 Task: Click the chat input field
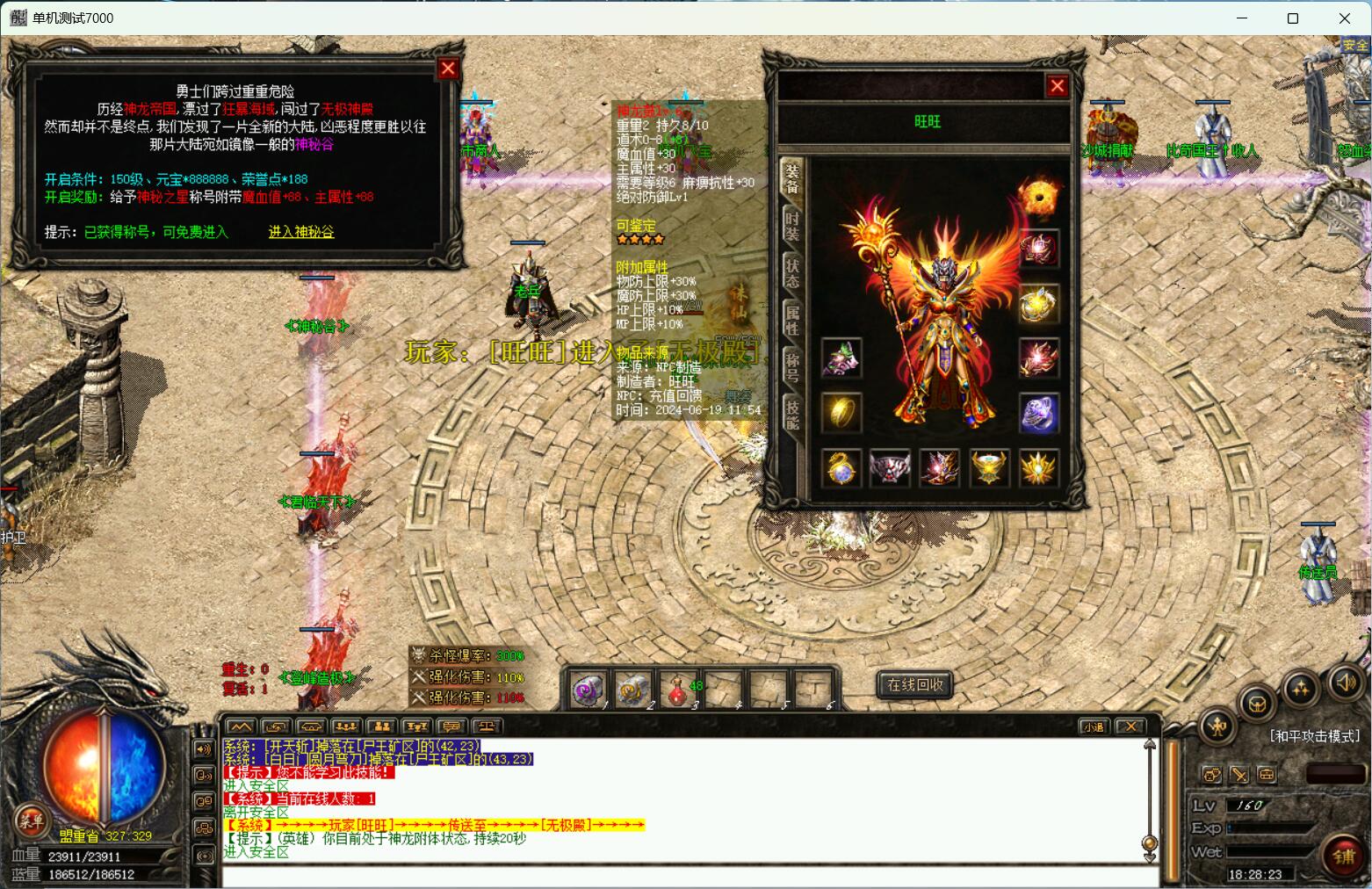(685, 876)
